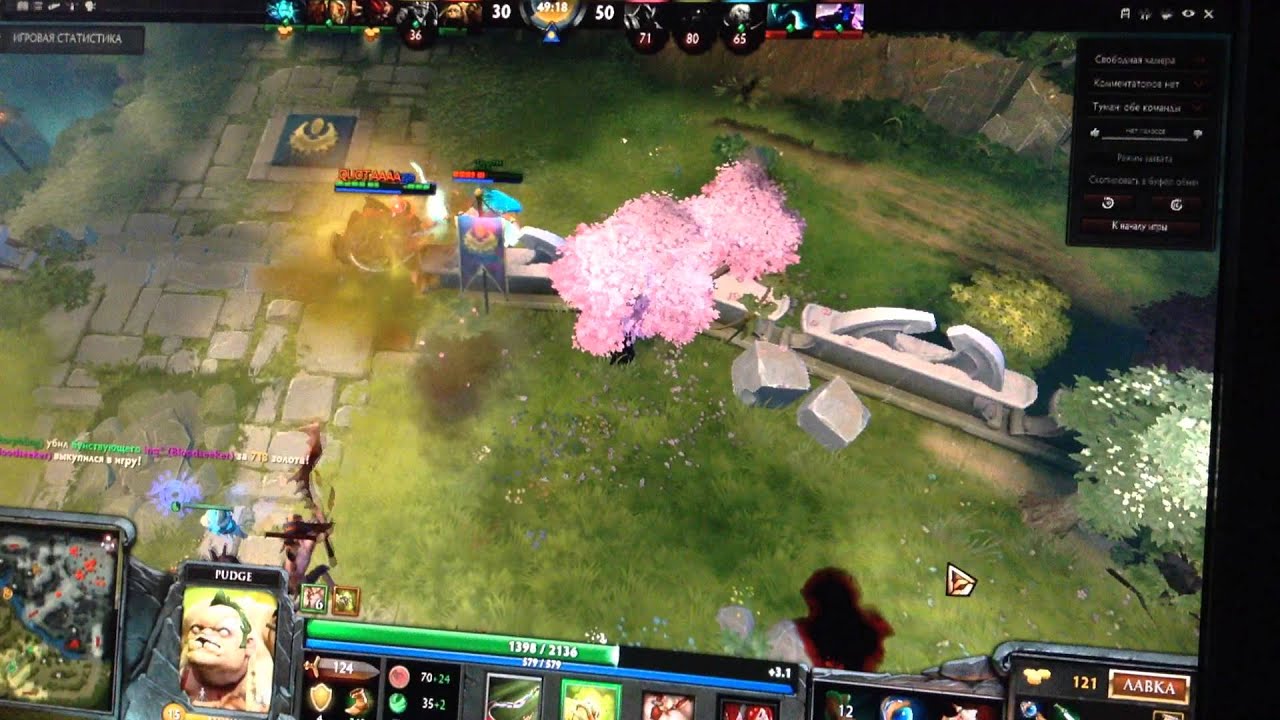The width and height of the screenshot is (1280, 720).
Task: Activate Pudge's Meat Hook ability
Action: pos(513,699)
